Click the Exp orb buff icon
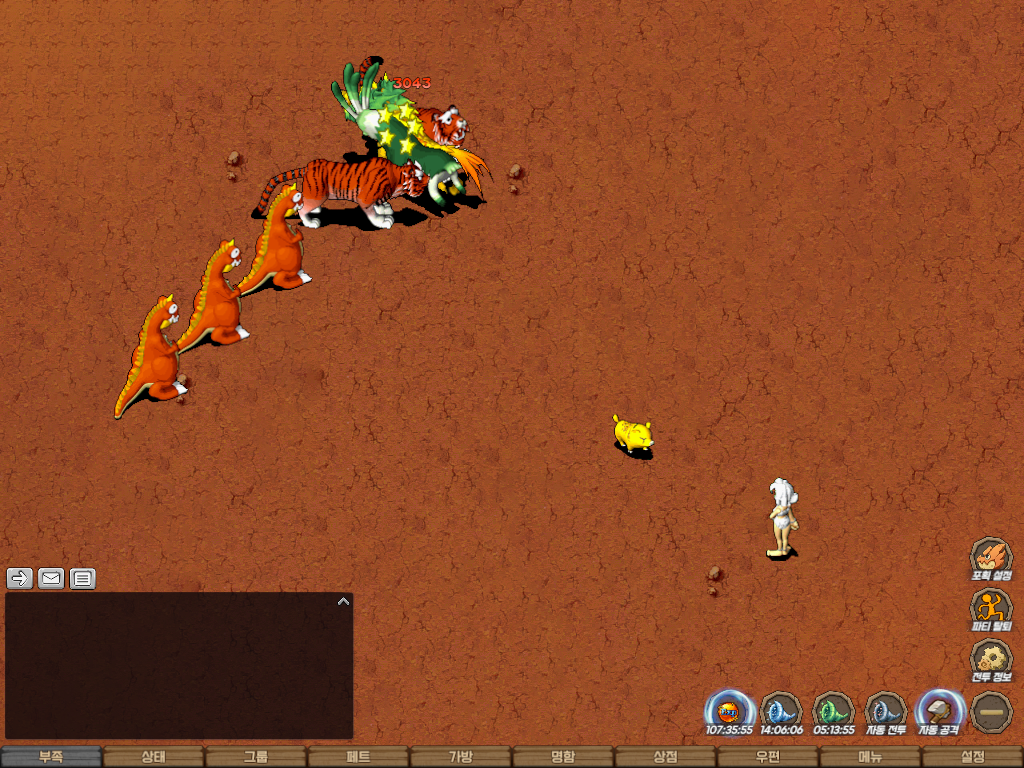This screenshot has width=1024, height=768. click(729, 712)
